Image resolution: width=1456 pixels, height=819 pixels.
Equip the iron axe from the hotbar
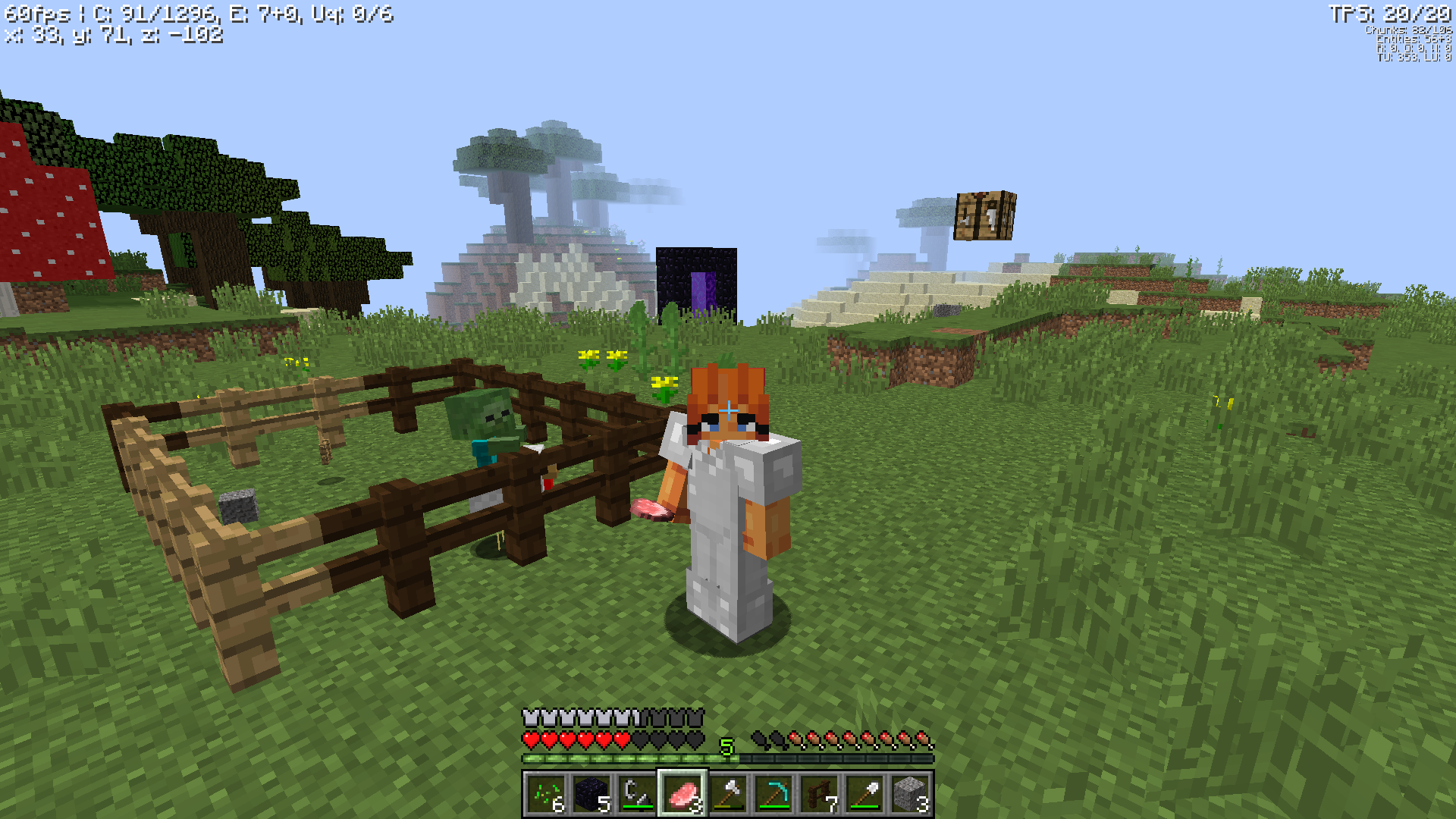(x=728, y=794)
